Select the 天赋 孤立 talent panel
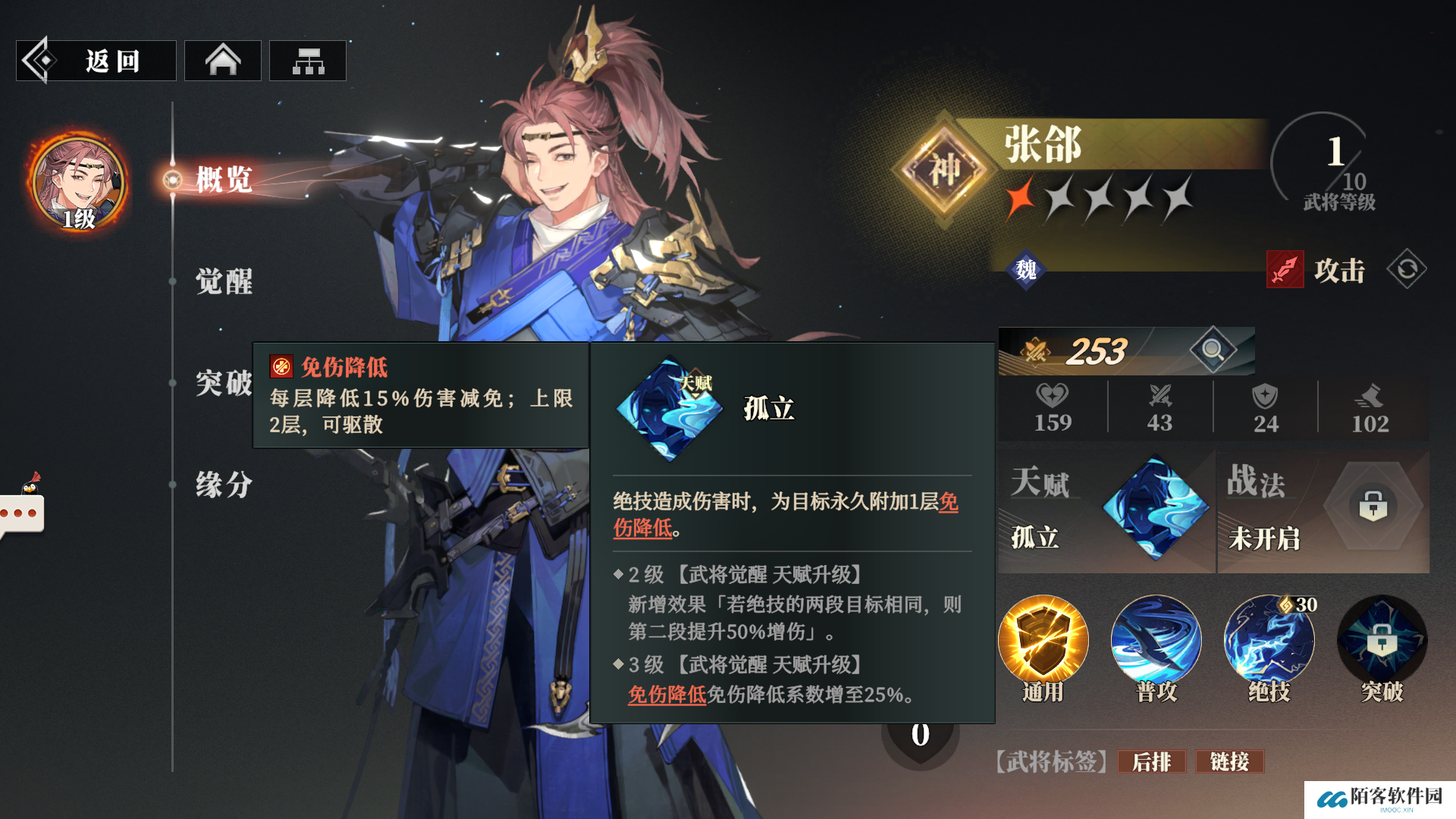1456x819 pixels. 1106,512
